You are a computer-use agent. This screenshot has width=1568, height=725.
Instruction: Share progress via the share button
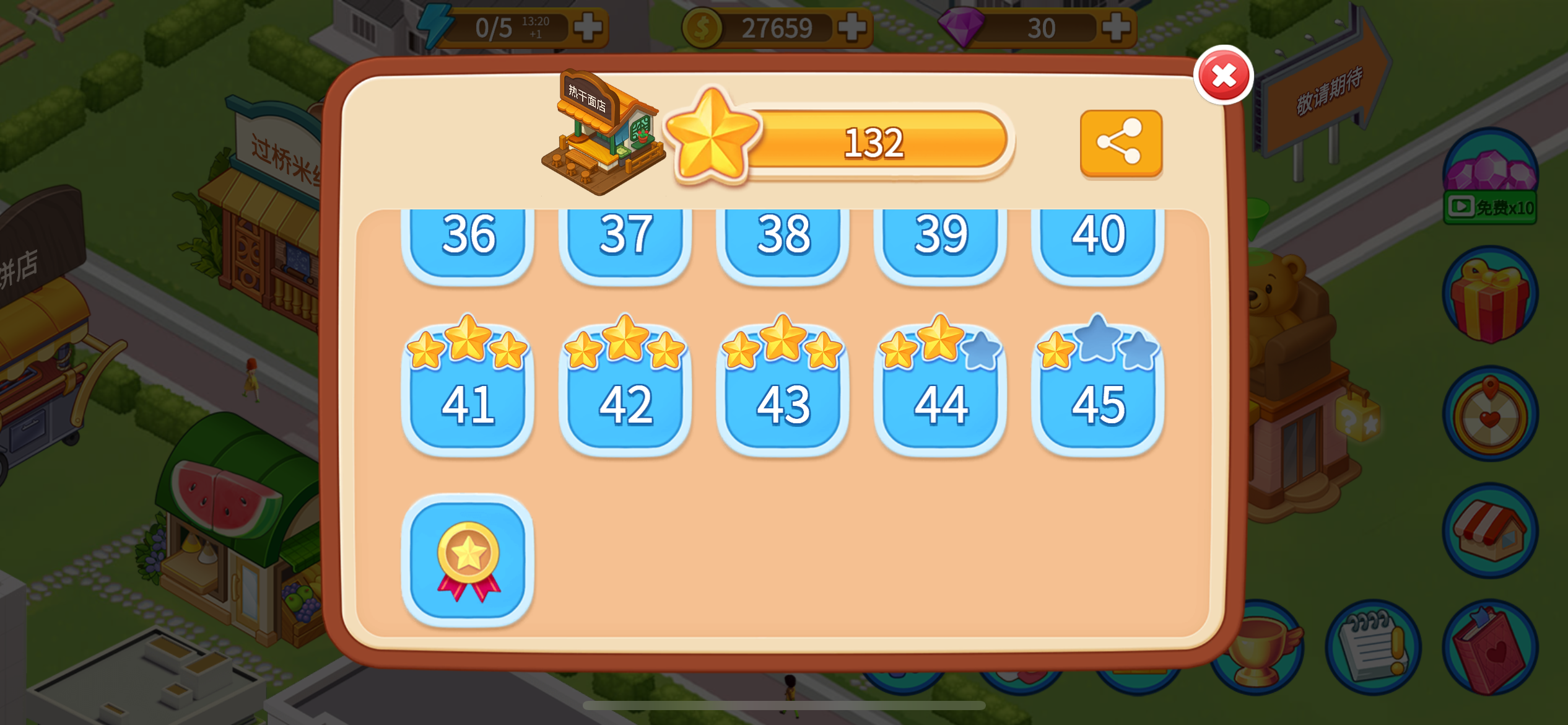(x=1121, y=144)
